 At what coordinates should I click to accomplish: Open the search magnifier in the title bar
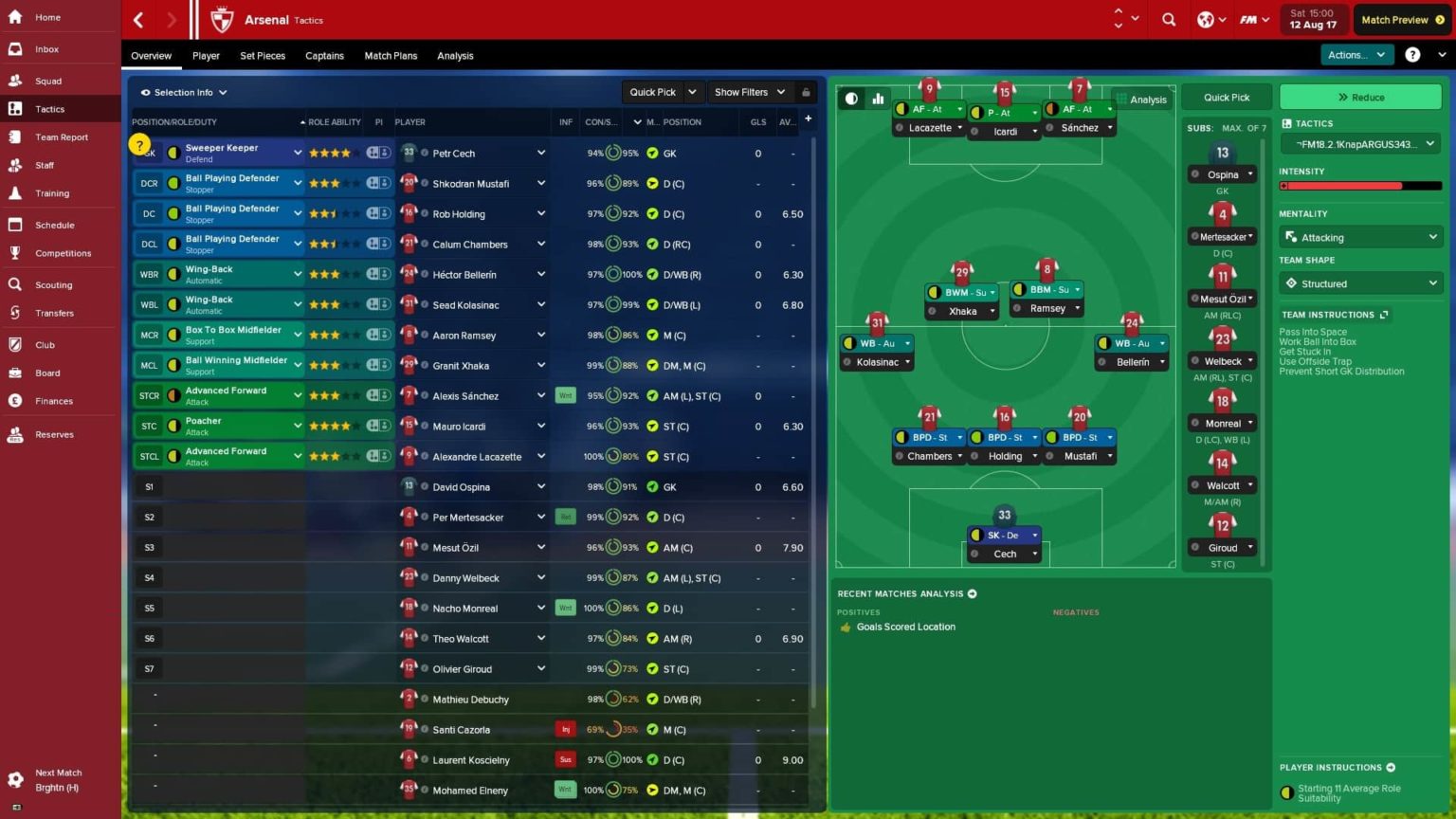point(1169,19)
